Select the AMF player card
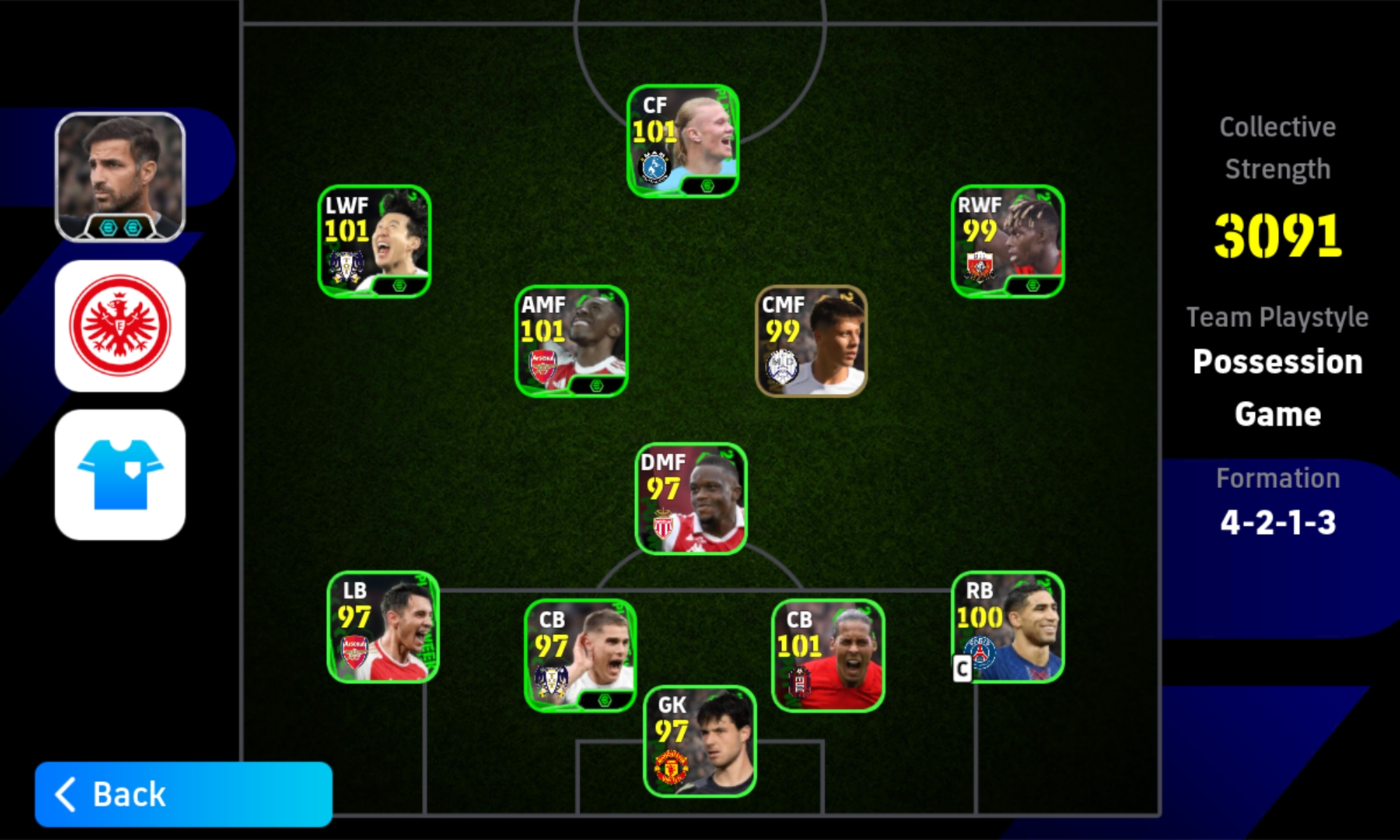 coord(571,341)
